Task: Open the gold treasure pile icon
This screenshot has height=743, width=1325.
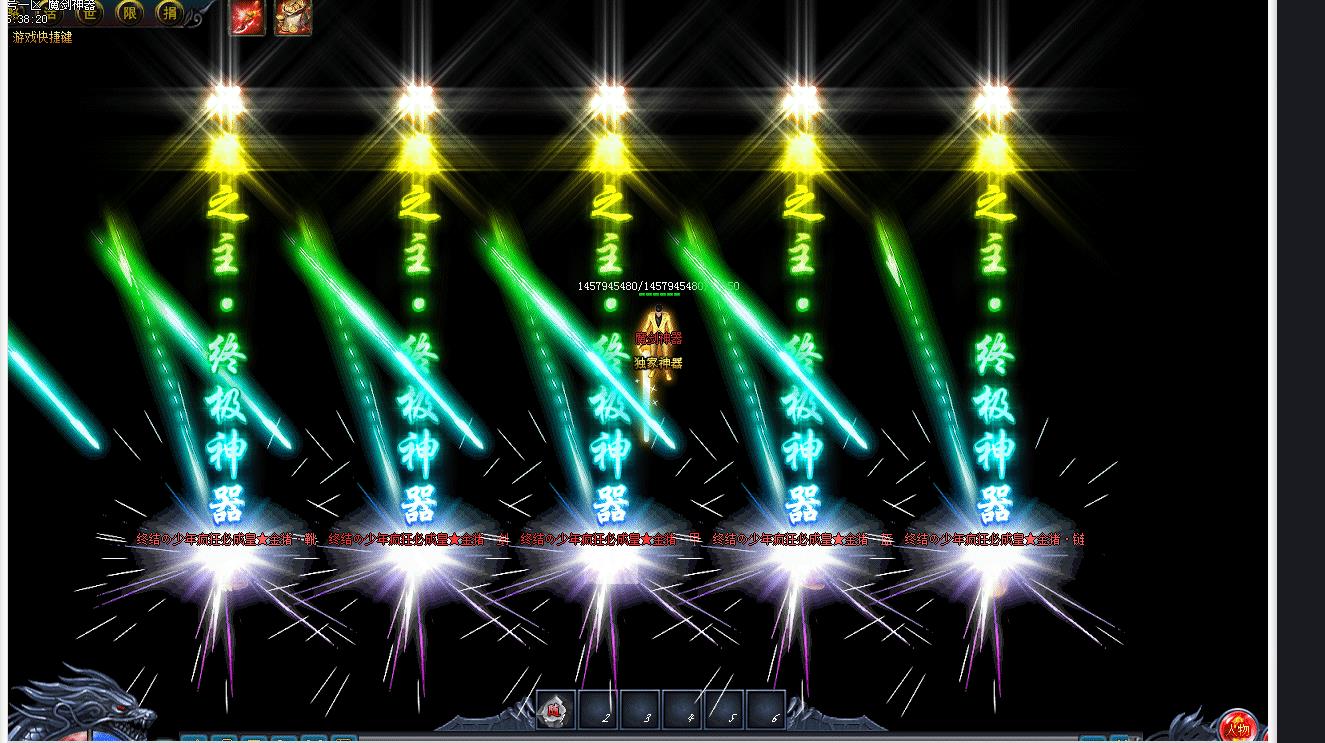Action: click(293, 18)
